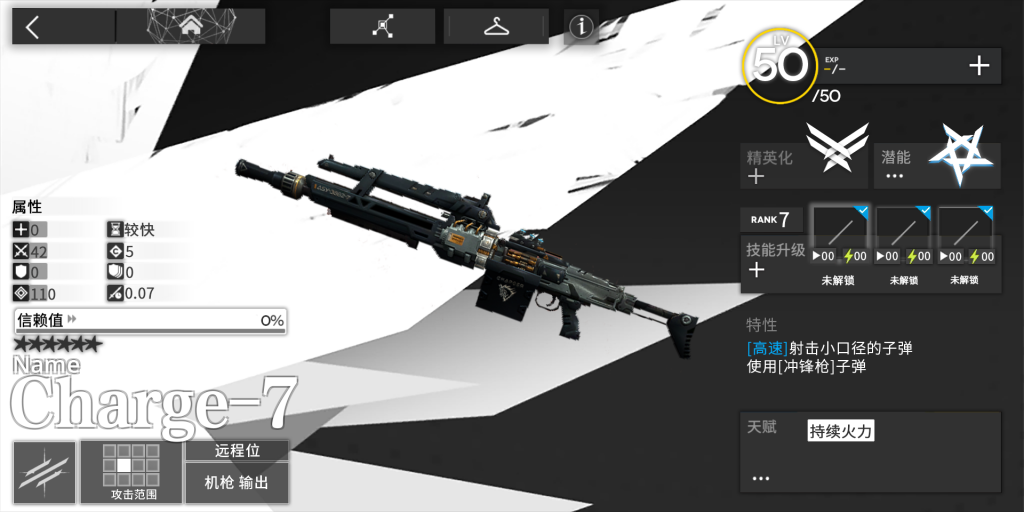Click the highlighted 高速 trait keyword
This screenshot has height=512, width=1024.
tap(767, 348)
